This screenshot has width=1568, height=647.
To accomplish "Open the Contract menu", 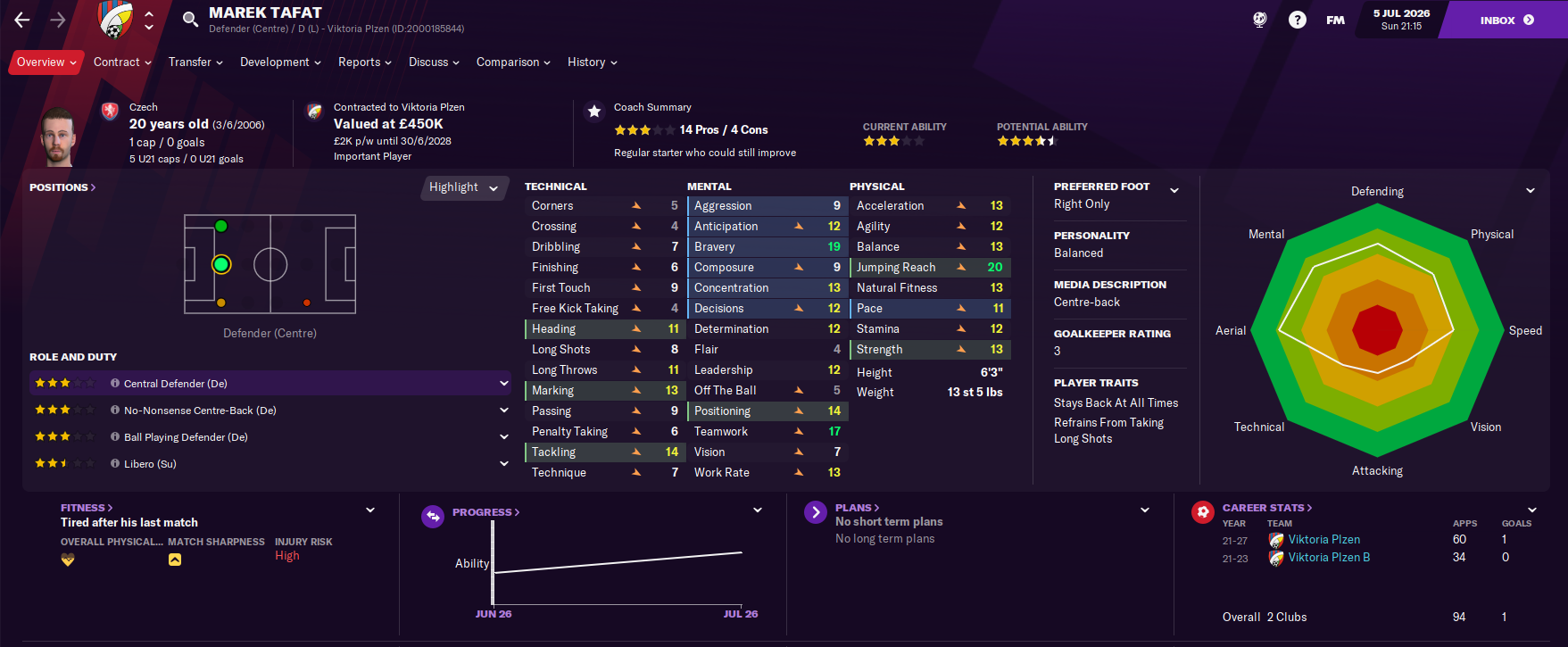I will pyautogui.click(x=122, y=62).
